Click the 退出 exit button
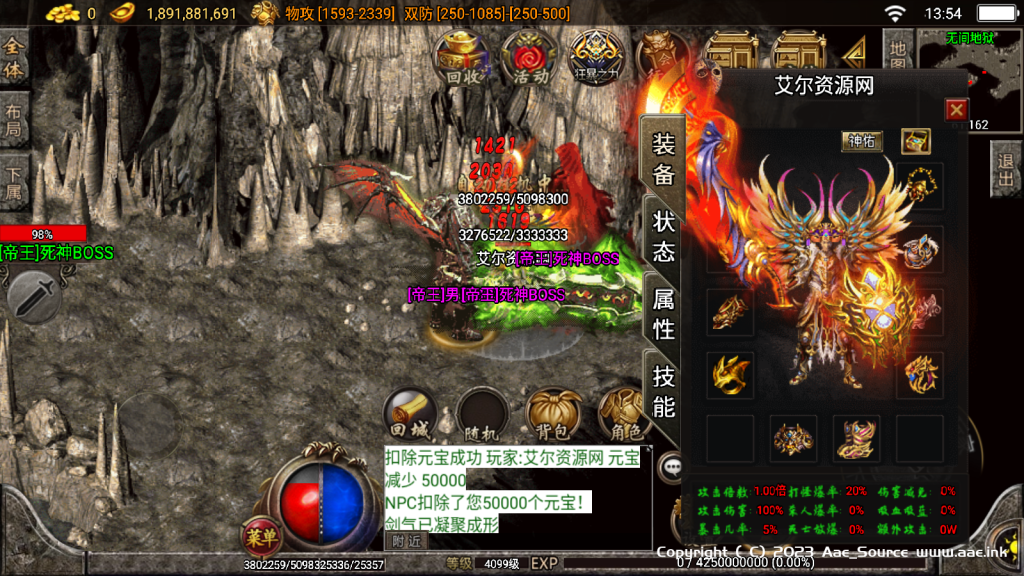The image size is (1024, 576). click(1006, 165)
